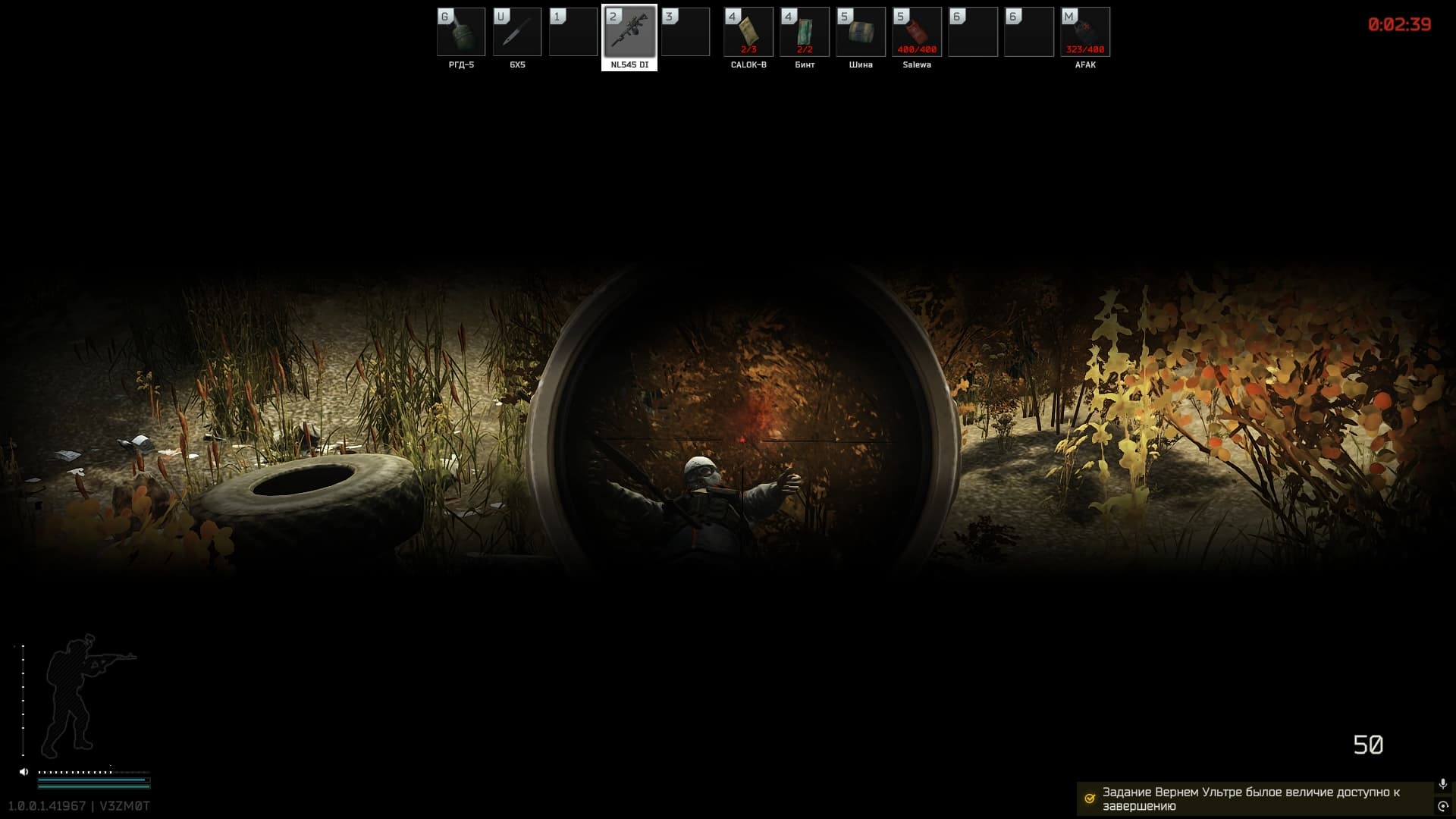
Task: Equip the 6X5 knife from slot U
Action: pos(517,32)
